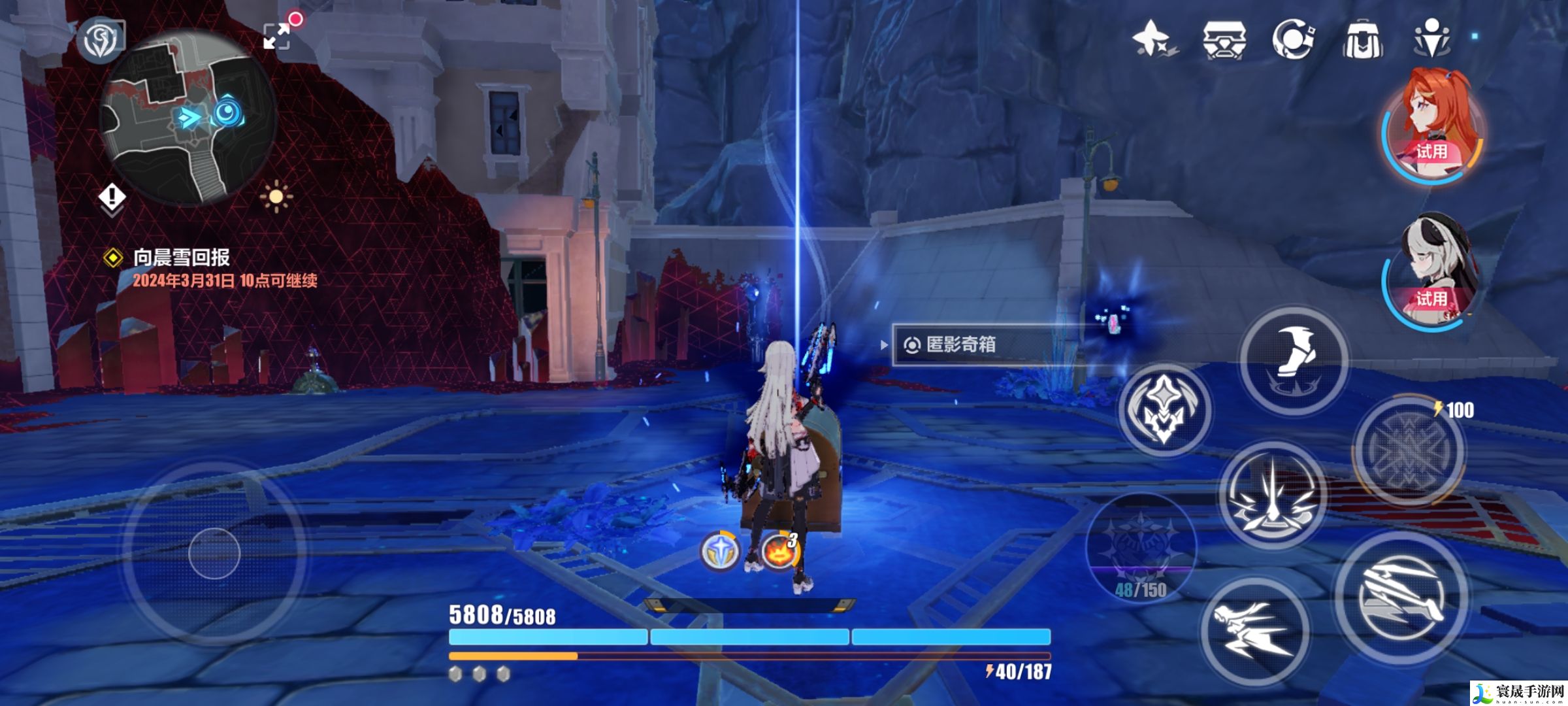This screenshot has height=706, width=1568.
Task: Open the 向晨雪回报 quest tracker
Action: (x=182, y=258)
